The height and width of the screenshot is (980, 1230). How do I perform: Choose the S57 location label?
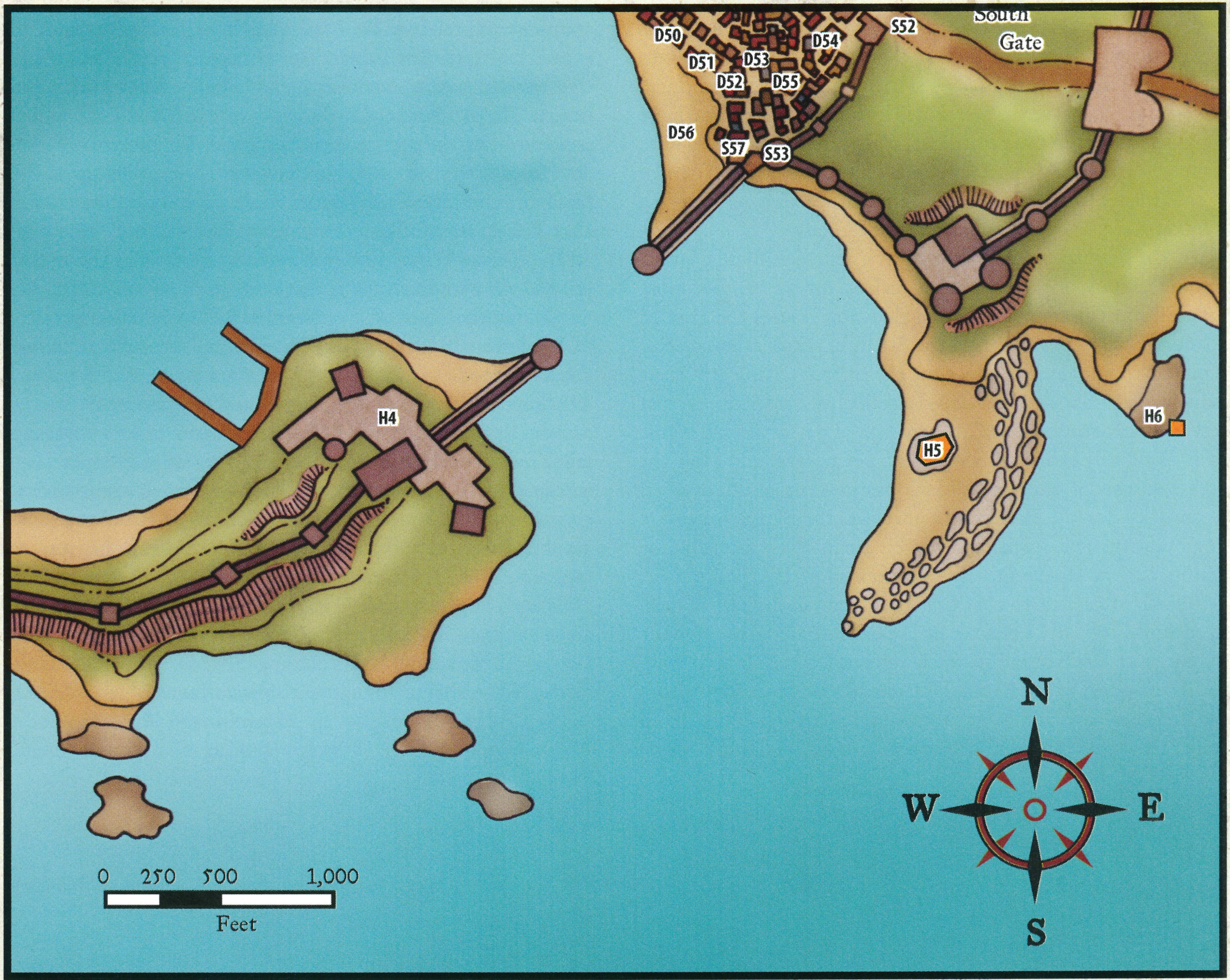(733, 148)
